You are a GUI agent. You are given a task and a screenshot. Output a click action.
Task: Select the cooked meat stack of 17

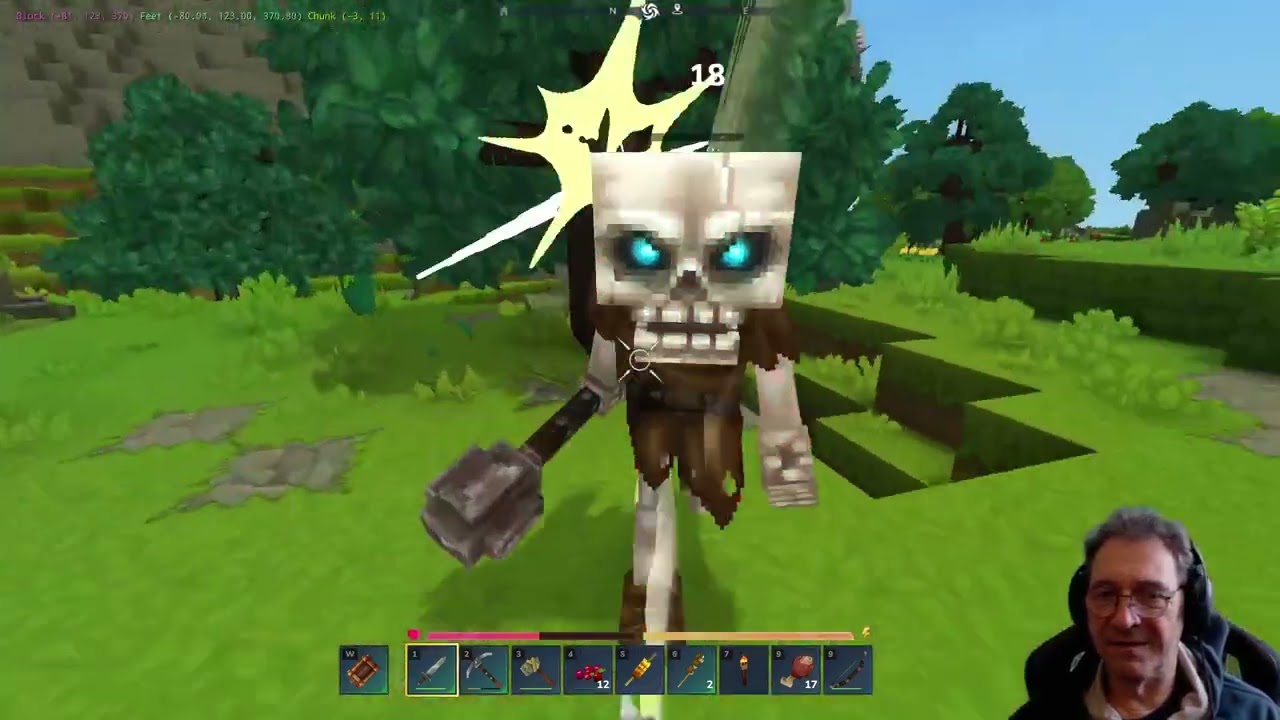click(x=798, y=668)
